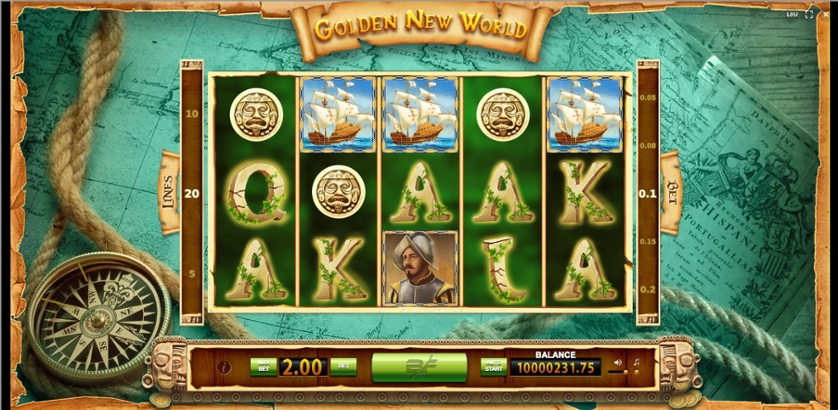838x410 pixels.
Task: Set paylines to 10
Action: click(x=190, y=114)
